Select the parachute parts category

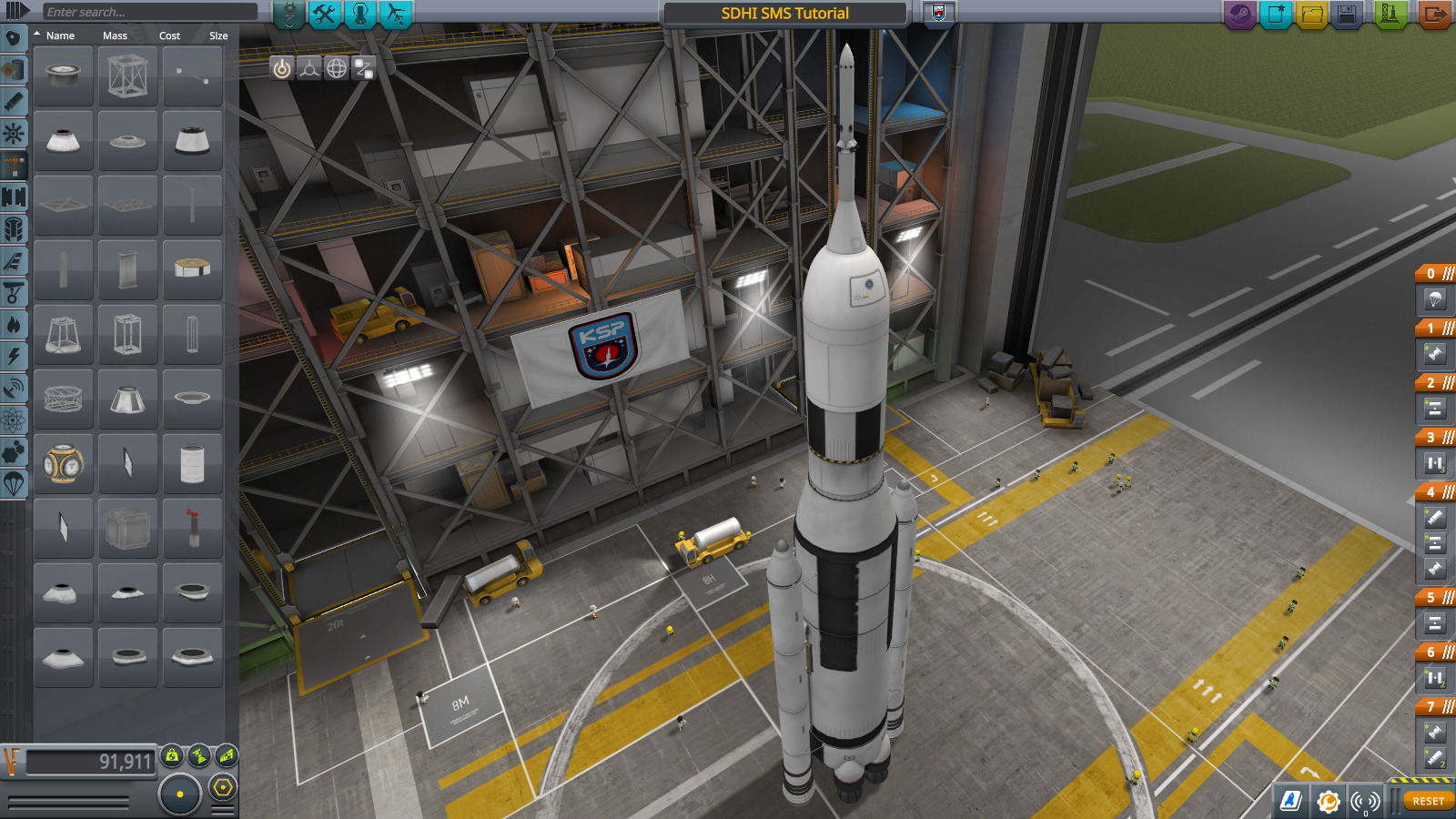click(x=14, y=483)
